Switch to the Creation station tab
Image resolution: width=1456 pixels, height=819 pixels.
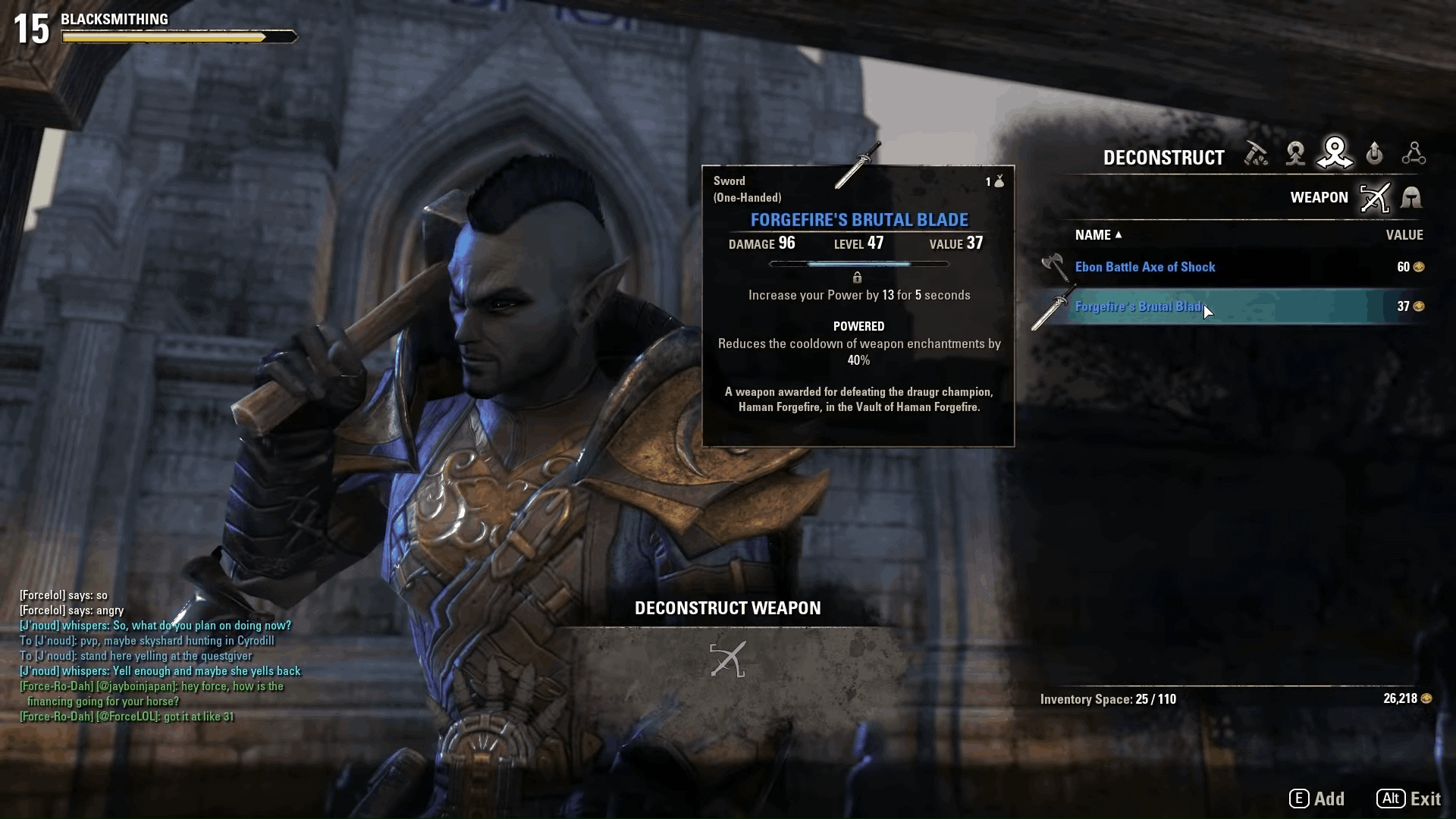tap(1295, 154)
